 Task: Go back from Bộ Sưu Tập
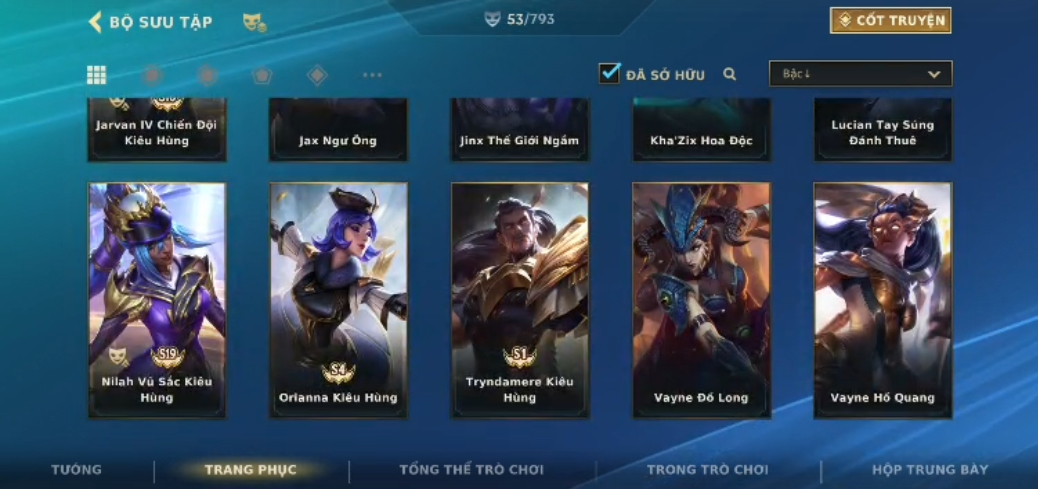(96, 22)
